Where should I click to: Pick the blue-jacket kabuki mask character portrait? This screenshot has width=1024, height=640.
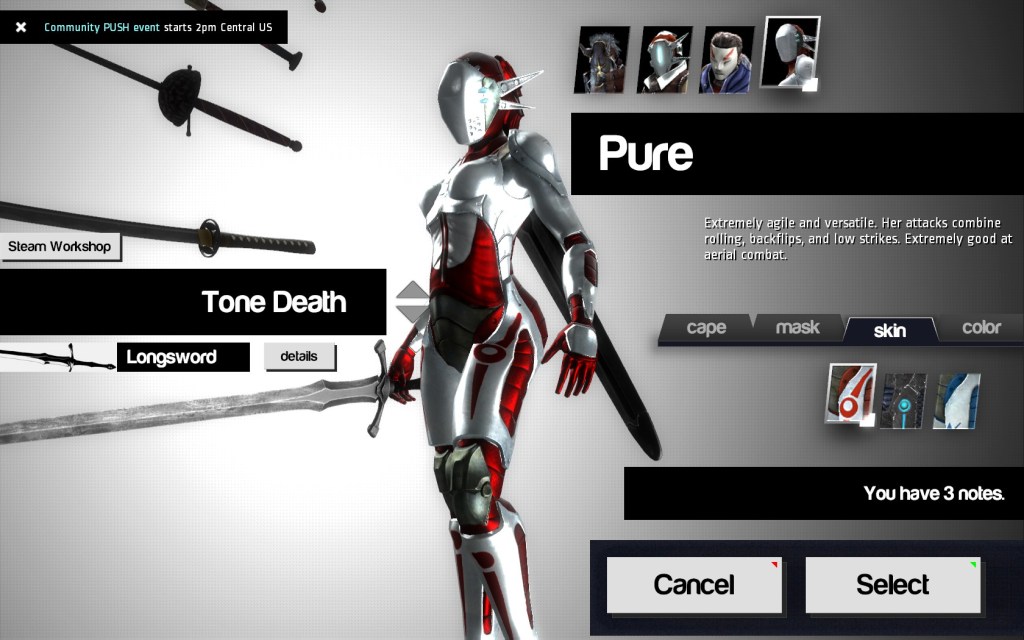pos(726,60)
